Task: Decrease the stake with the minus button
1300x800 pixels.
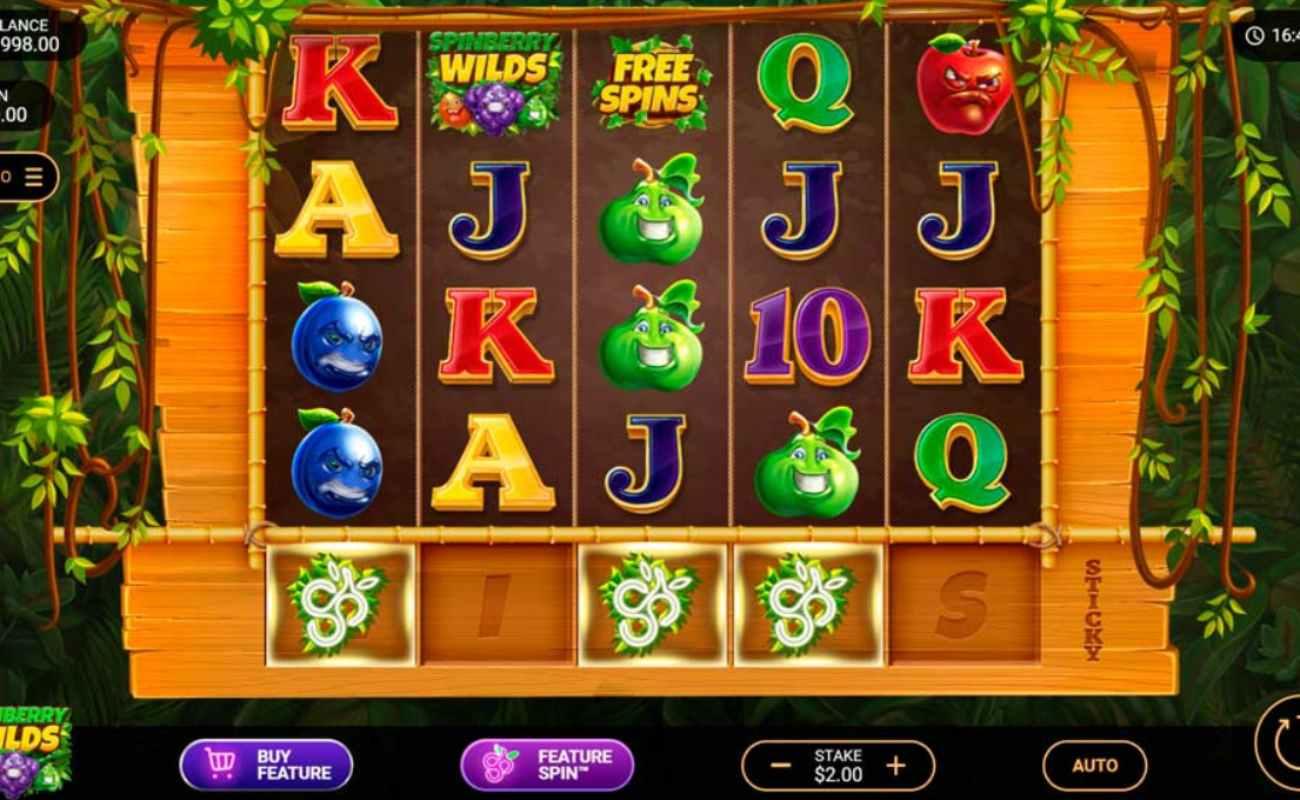Action: 782,766
